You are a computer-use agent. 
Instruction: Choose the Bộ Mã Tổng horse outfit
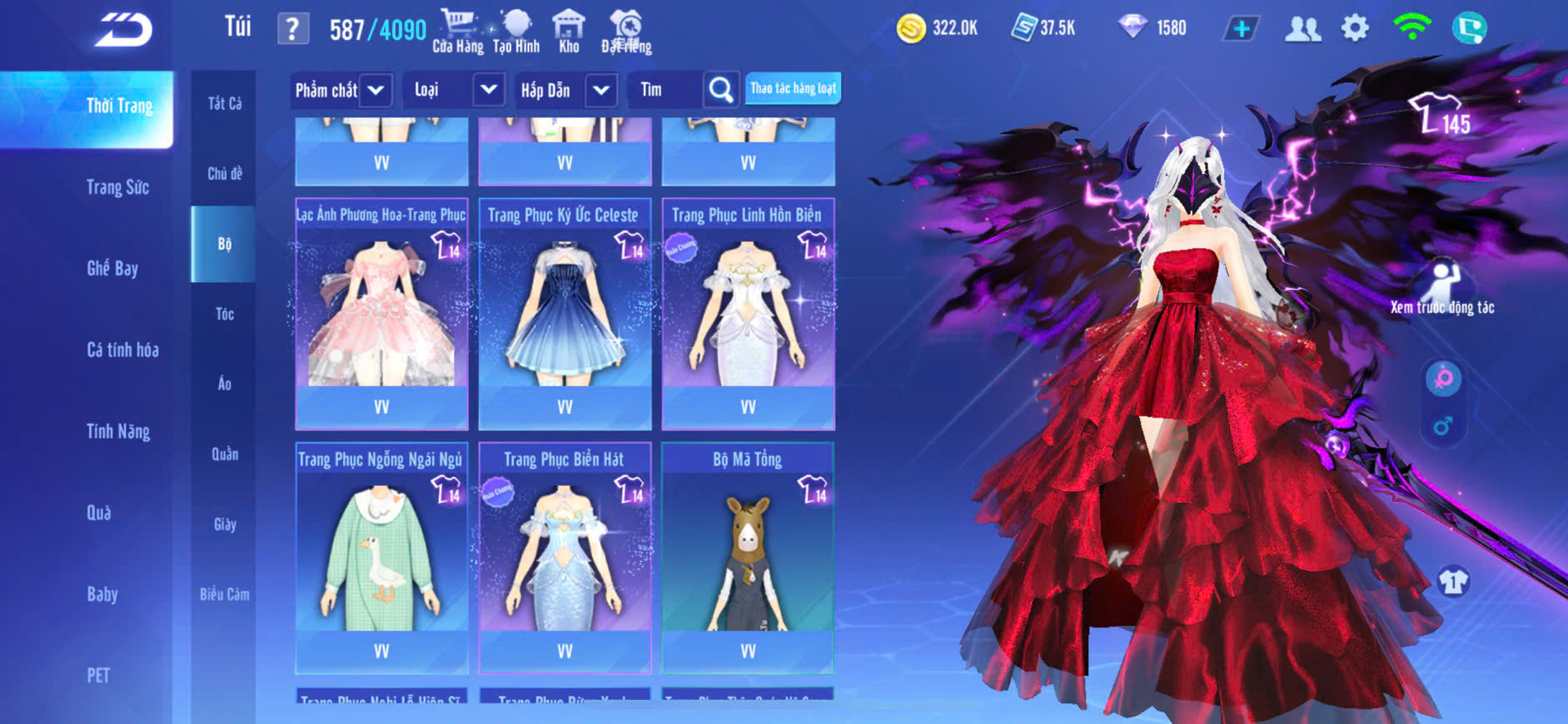[748, 558]
